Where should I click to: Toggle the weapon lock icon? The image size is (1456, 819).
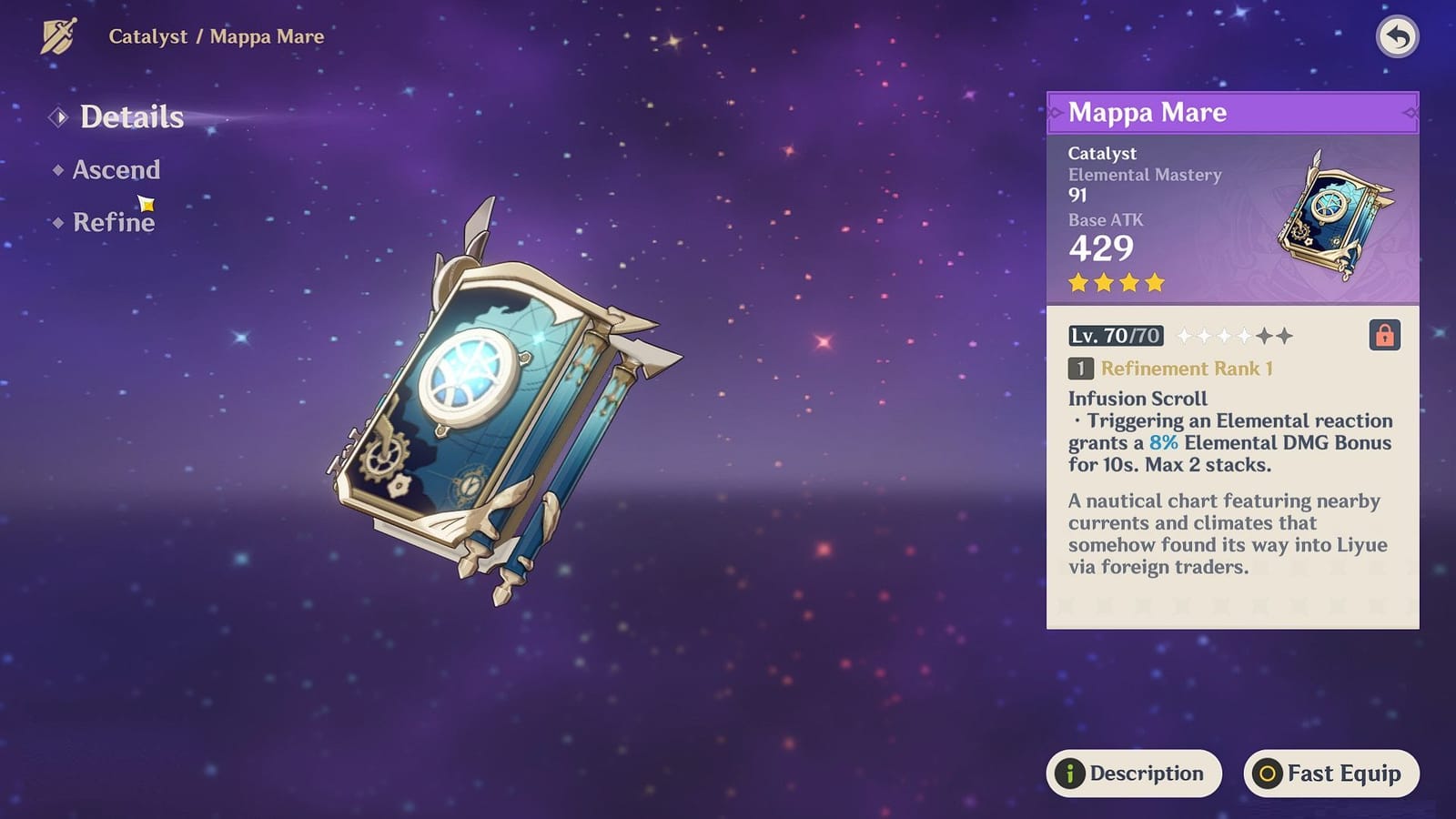(1384, 336)
